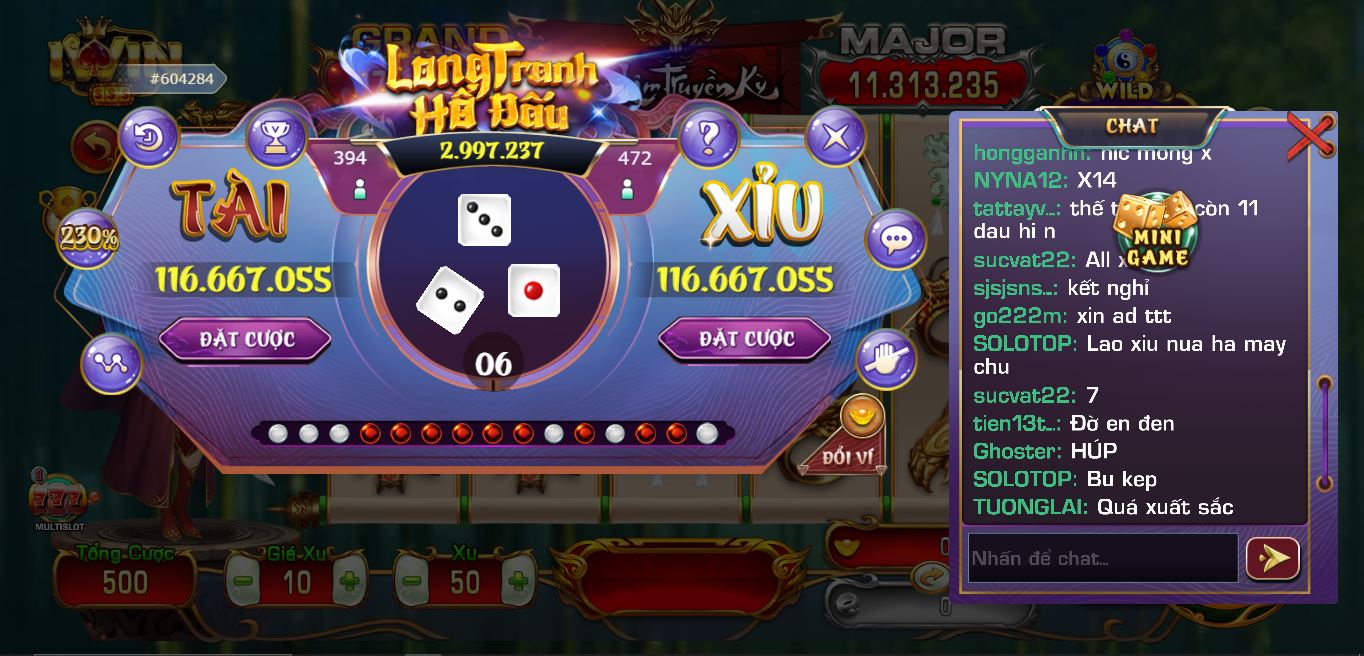Place a bet on the Tài side
Image resolution: width=1364 pixels, height=656 pixels.
point(245,340)
